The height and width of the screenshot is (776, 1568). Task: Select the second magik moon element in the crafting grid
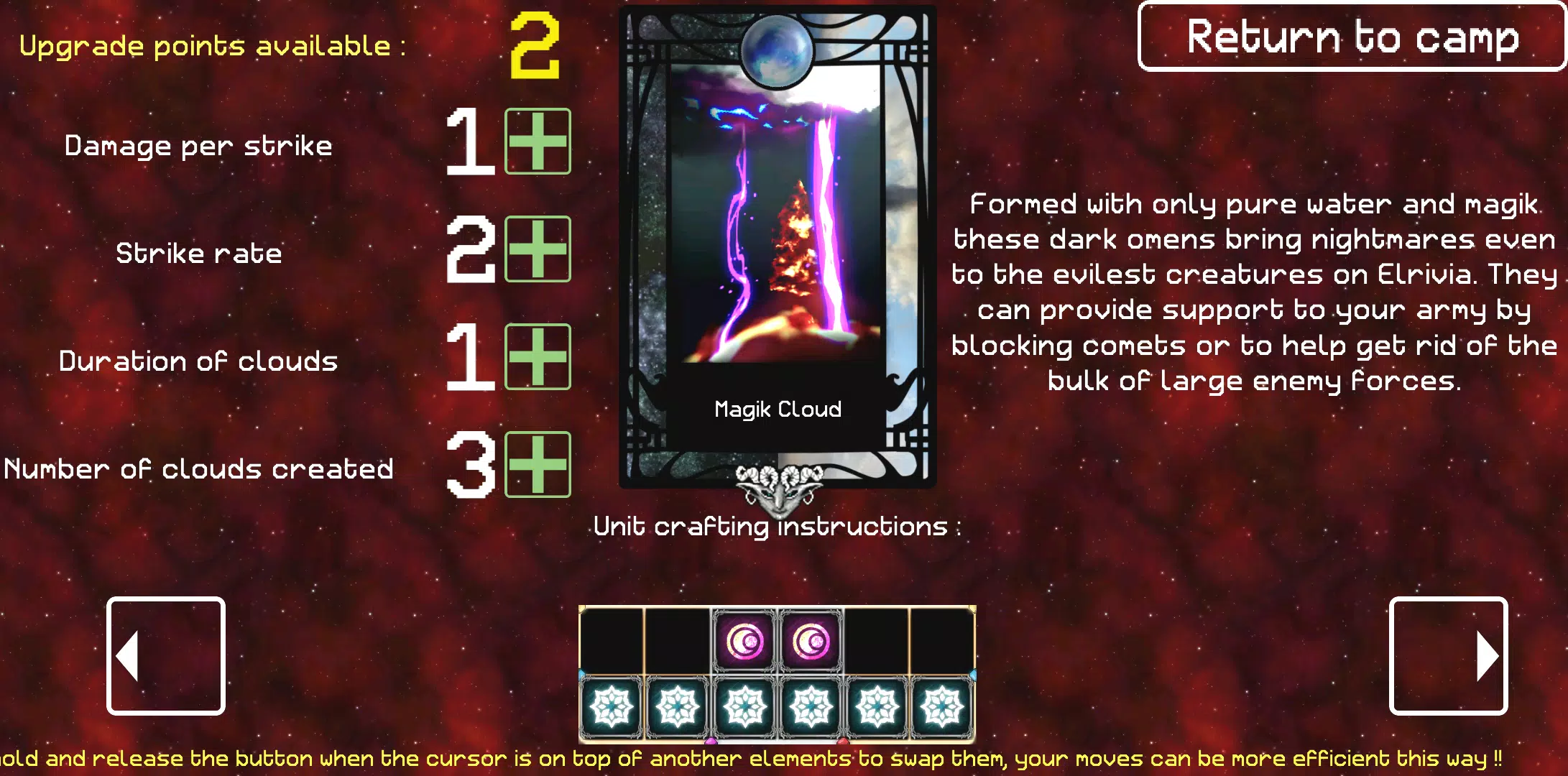[x=811, y=642]
